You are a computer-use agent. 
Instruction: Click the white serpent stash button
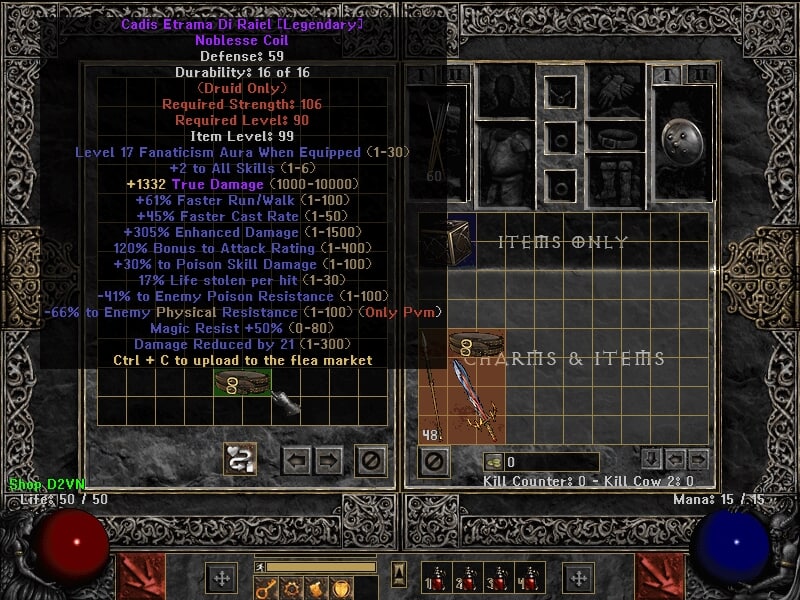coord(240,459)
